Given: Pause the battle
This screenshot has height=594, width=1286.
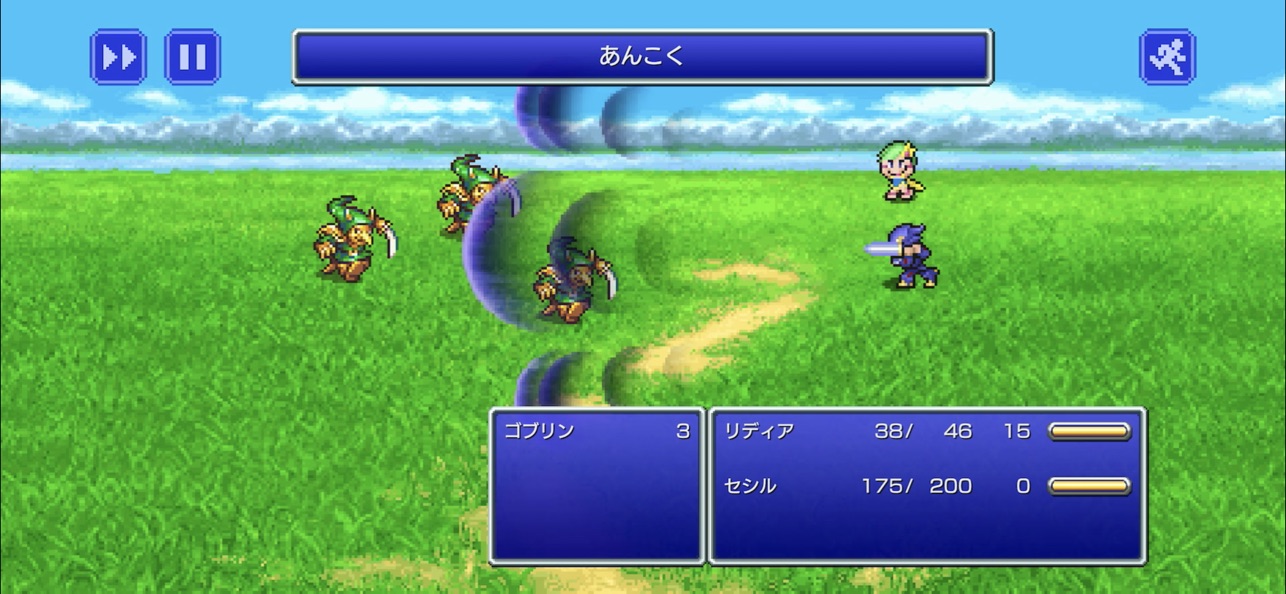Looking at the screenshot, I should click(x=192, y=57).
